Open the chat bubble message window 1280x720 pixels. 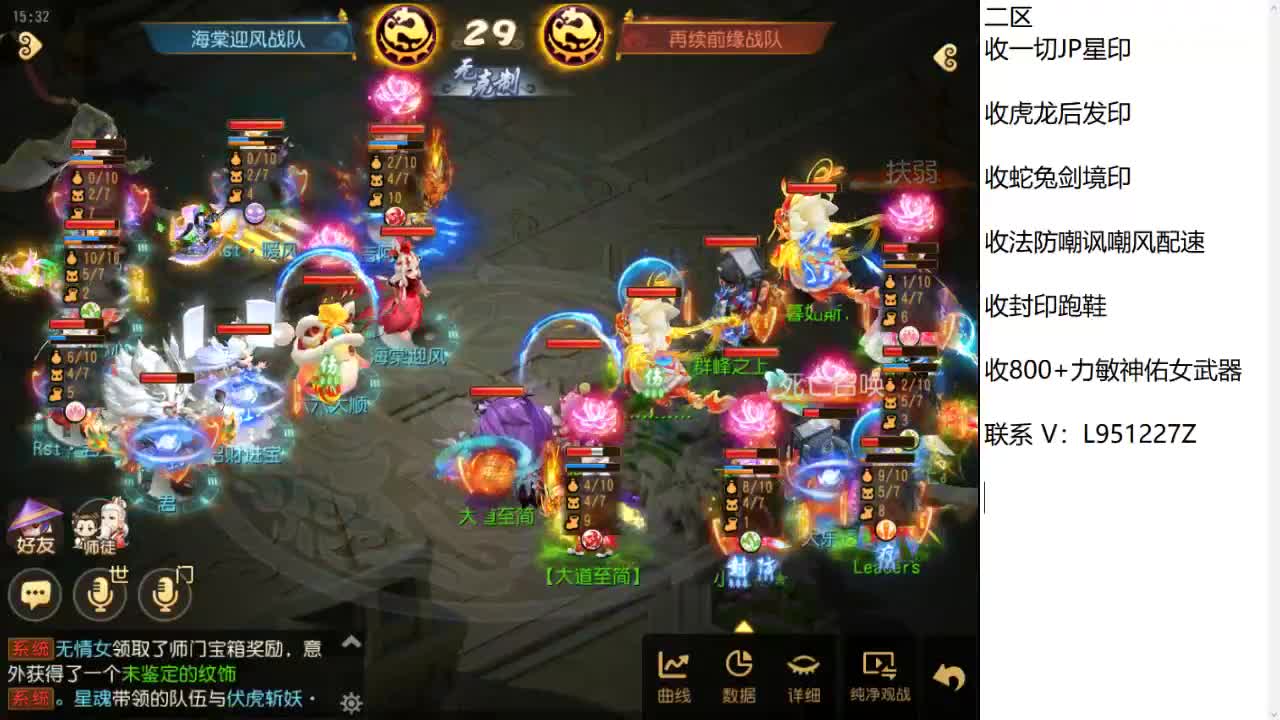click(x=35, y=593)
